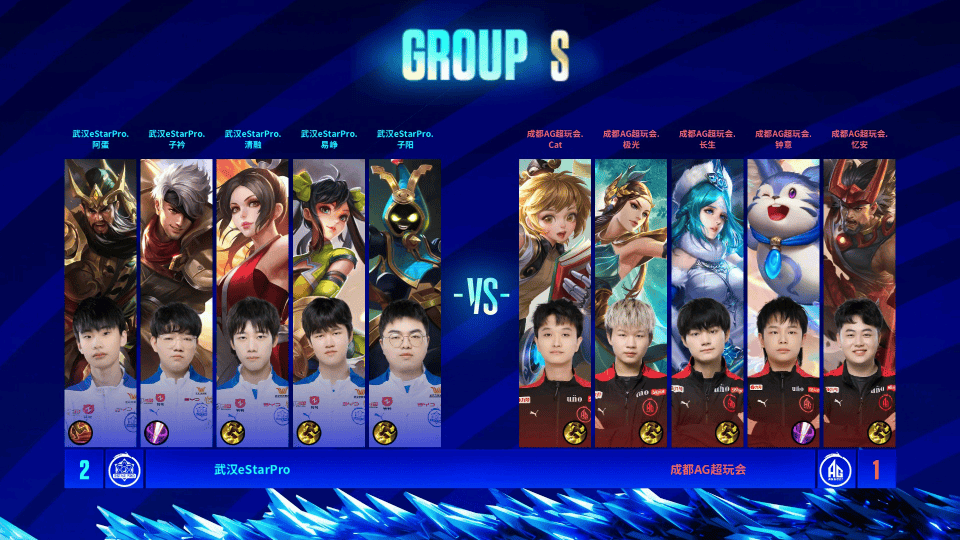Click eStarPro player 子阳's card

pyautogui.click(x=405, y=302)
